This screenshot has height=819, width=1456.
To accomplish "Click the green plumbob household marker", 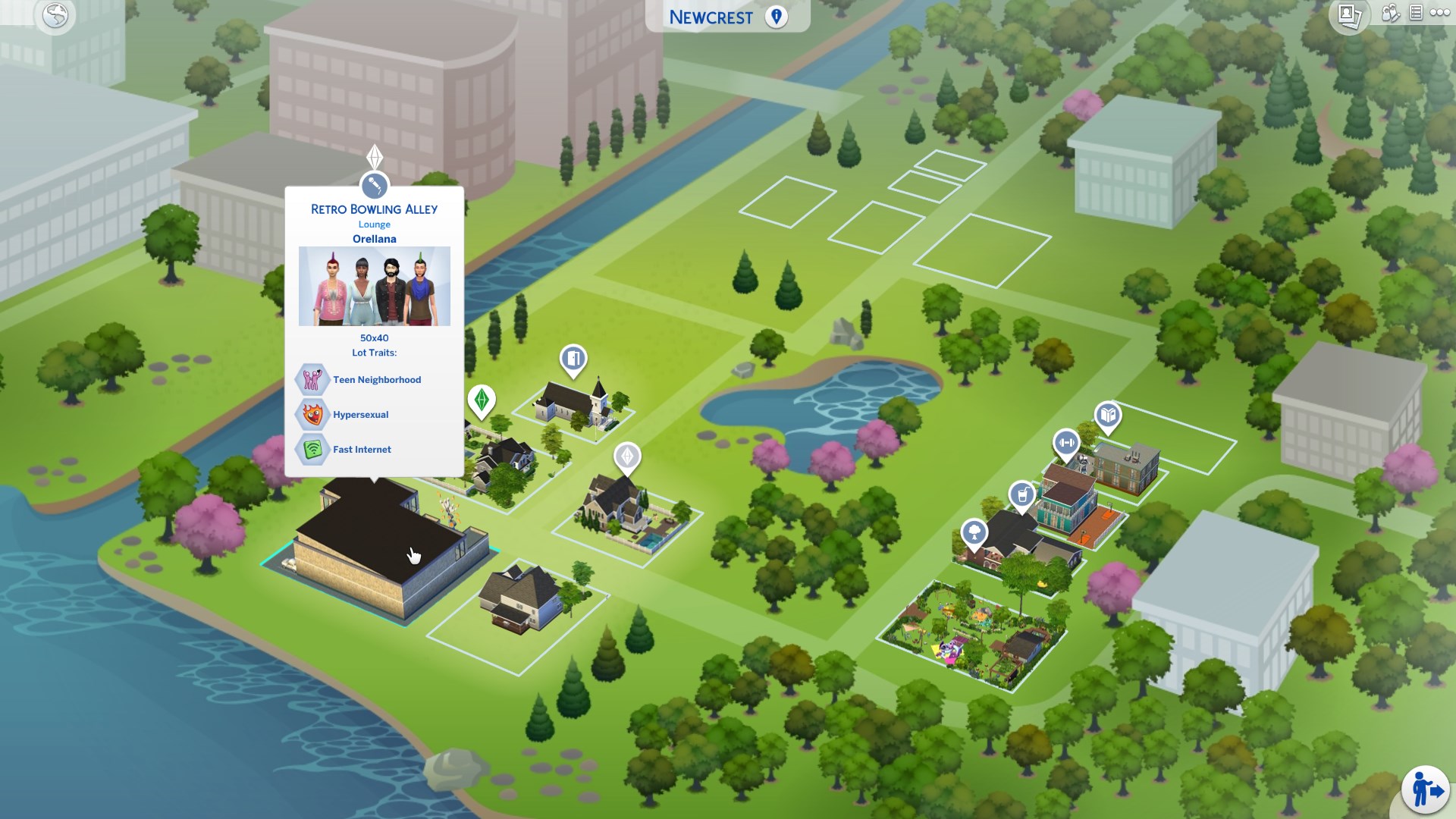I will click(x=482, y=400).
